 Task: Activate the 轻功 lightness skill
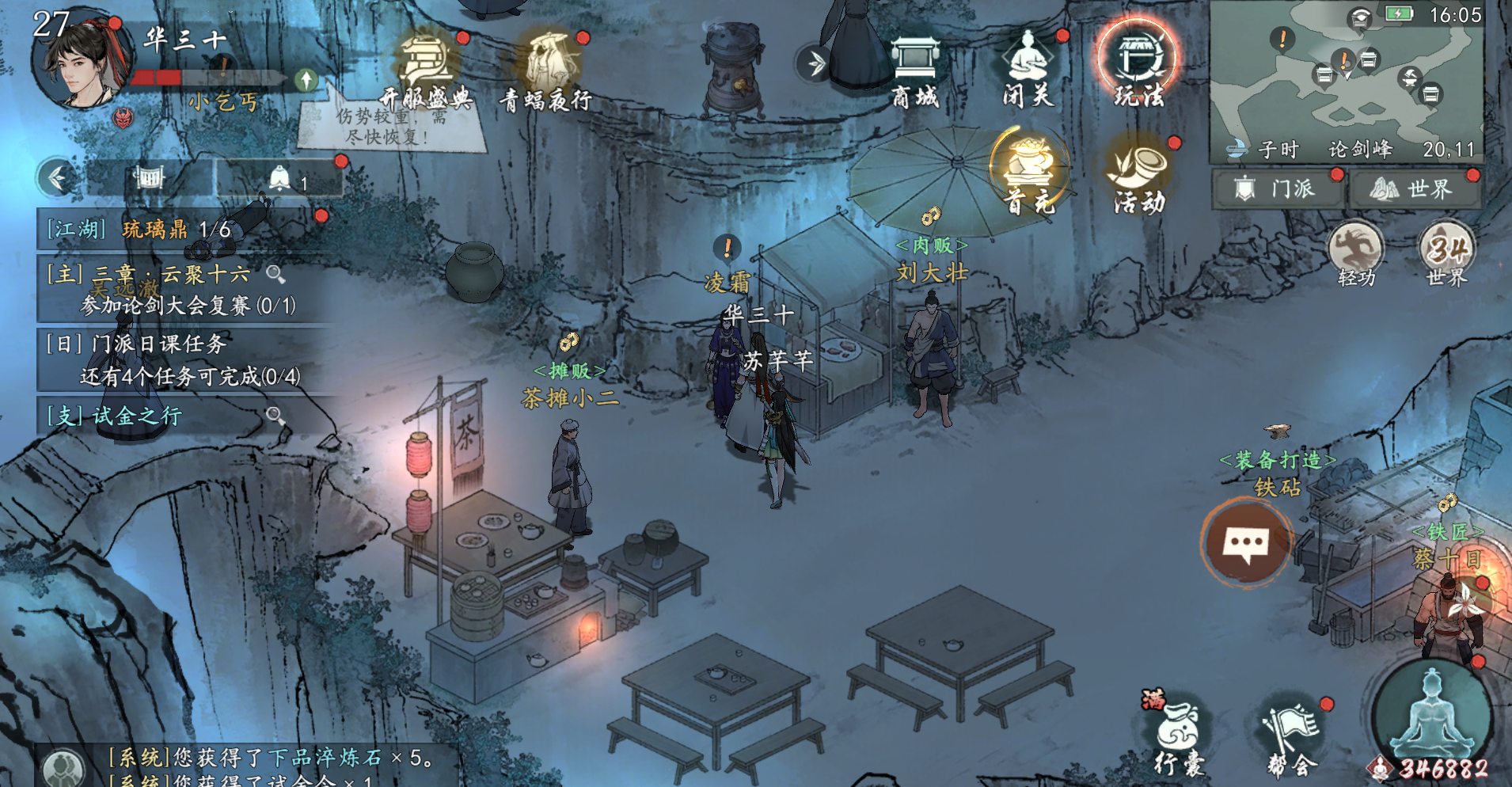click(1356, 253)
